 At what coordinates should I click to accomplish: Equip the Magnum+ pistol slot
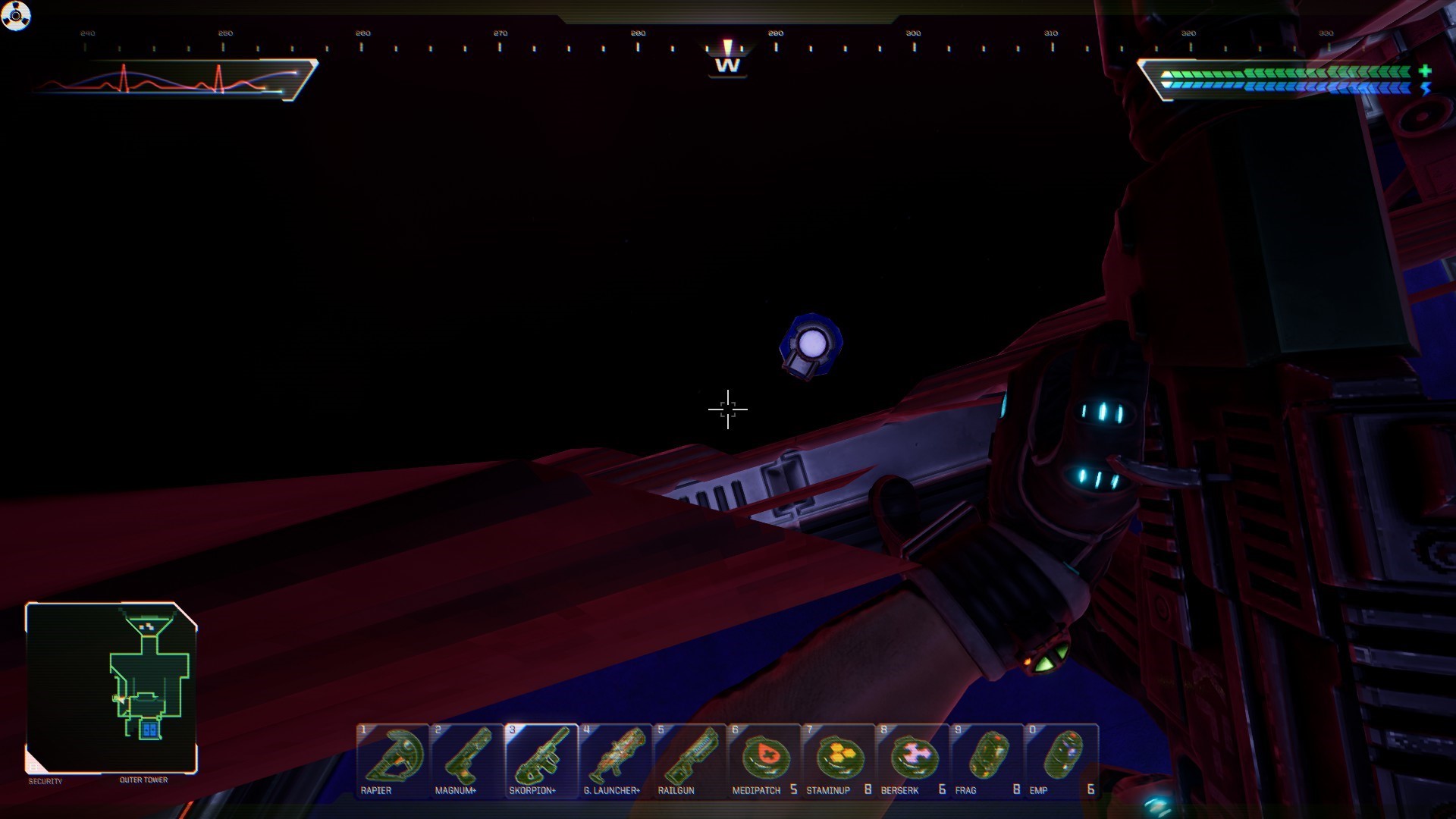[x=467, y=760]
